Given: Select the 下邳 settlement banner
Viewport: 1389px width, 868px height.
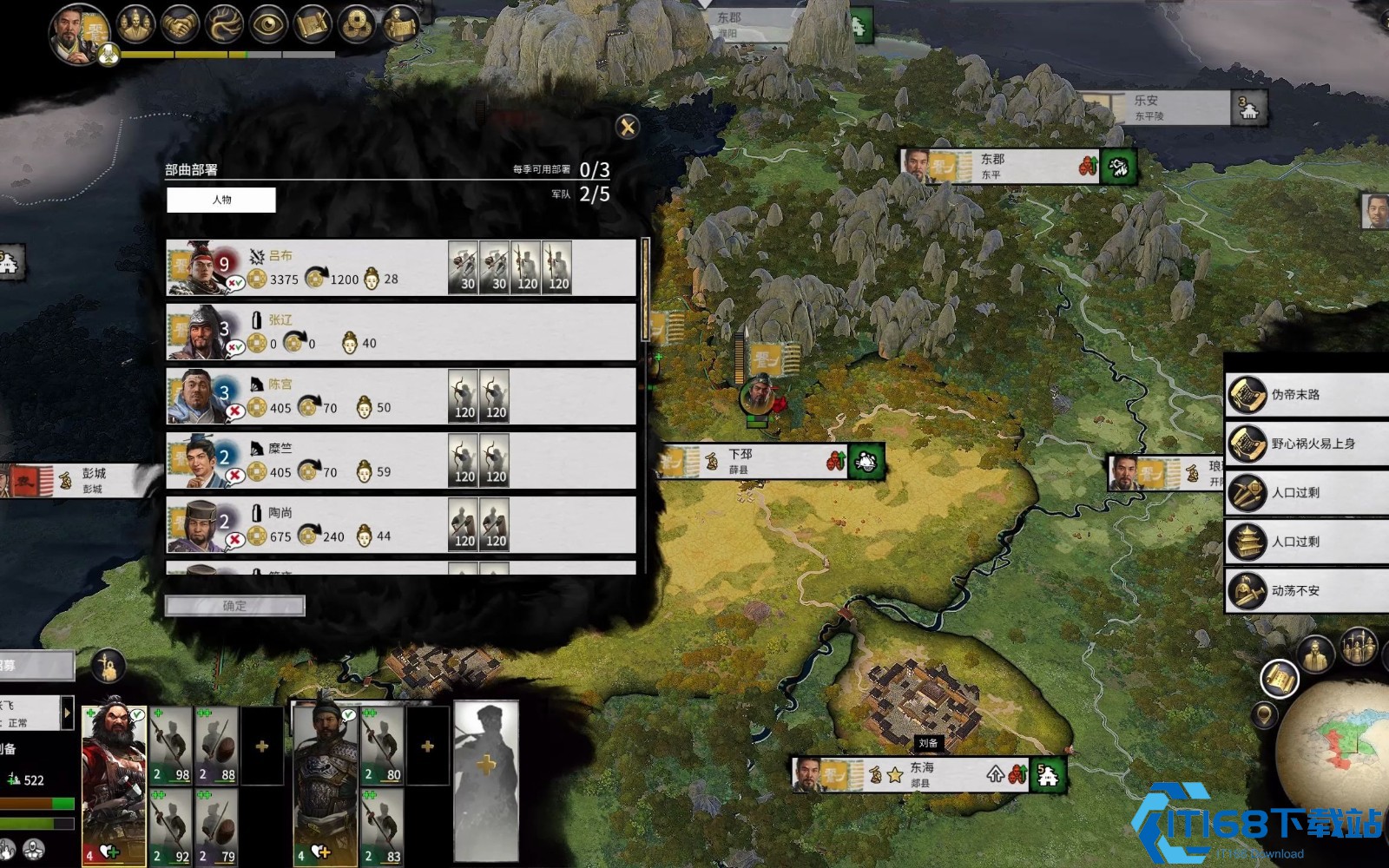Looking at the screenshot, I should [x=768, y=462].
